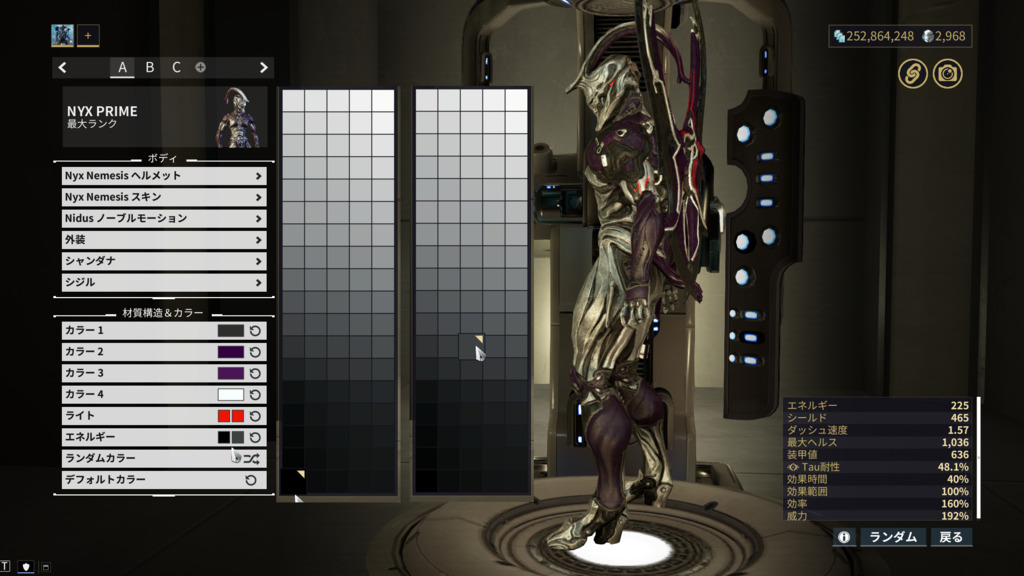Switch to appearance config tab B
The width and height of the screenshot is (1024, 576).
pos(150,68)
